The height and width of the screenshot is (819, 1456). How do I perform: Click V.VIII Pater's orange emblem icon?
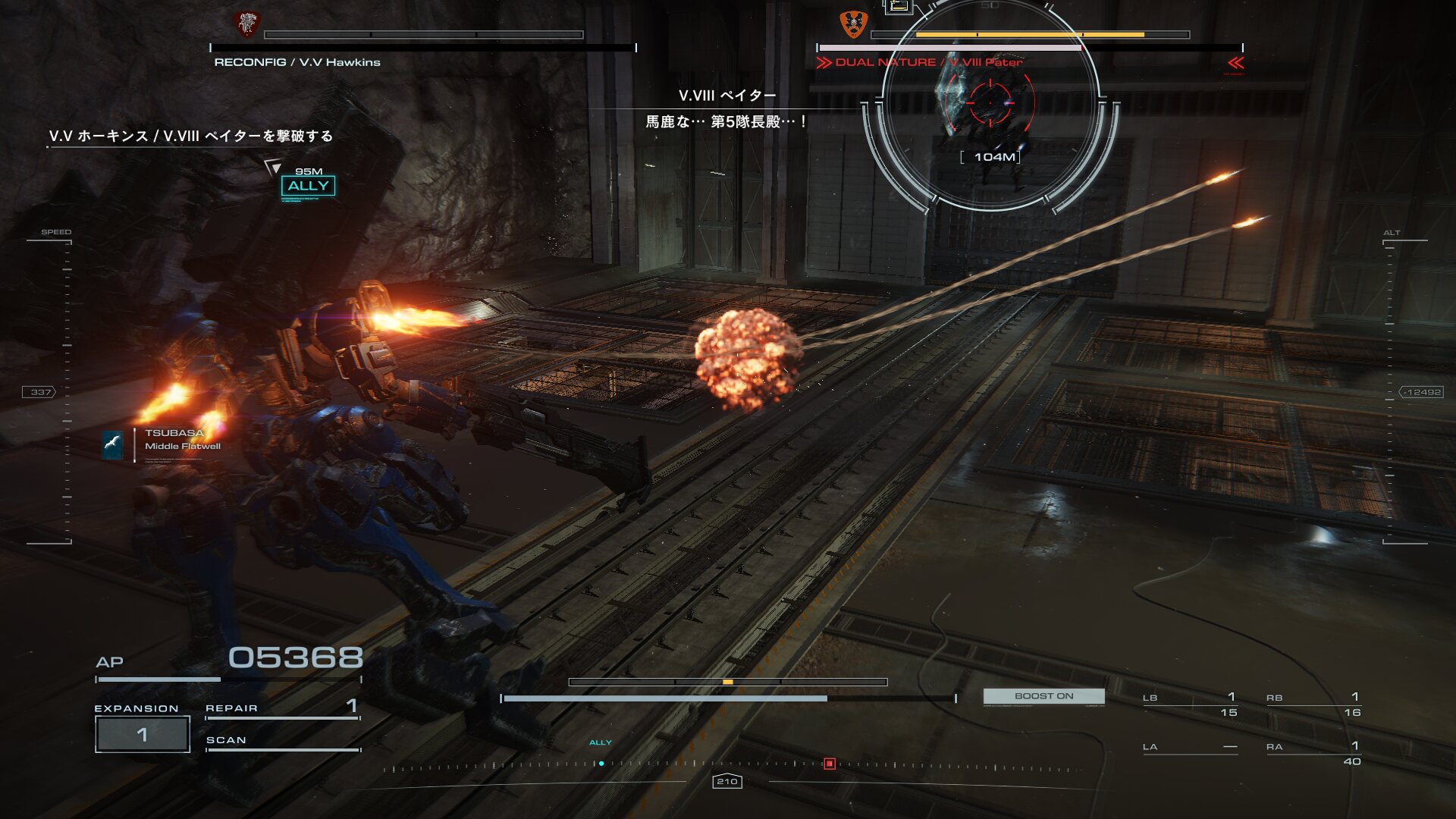click(x=853, y=24)
